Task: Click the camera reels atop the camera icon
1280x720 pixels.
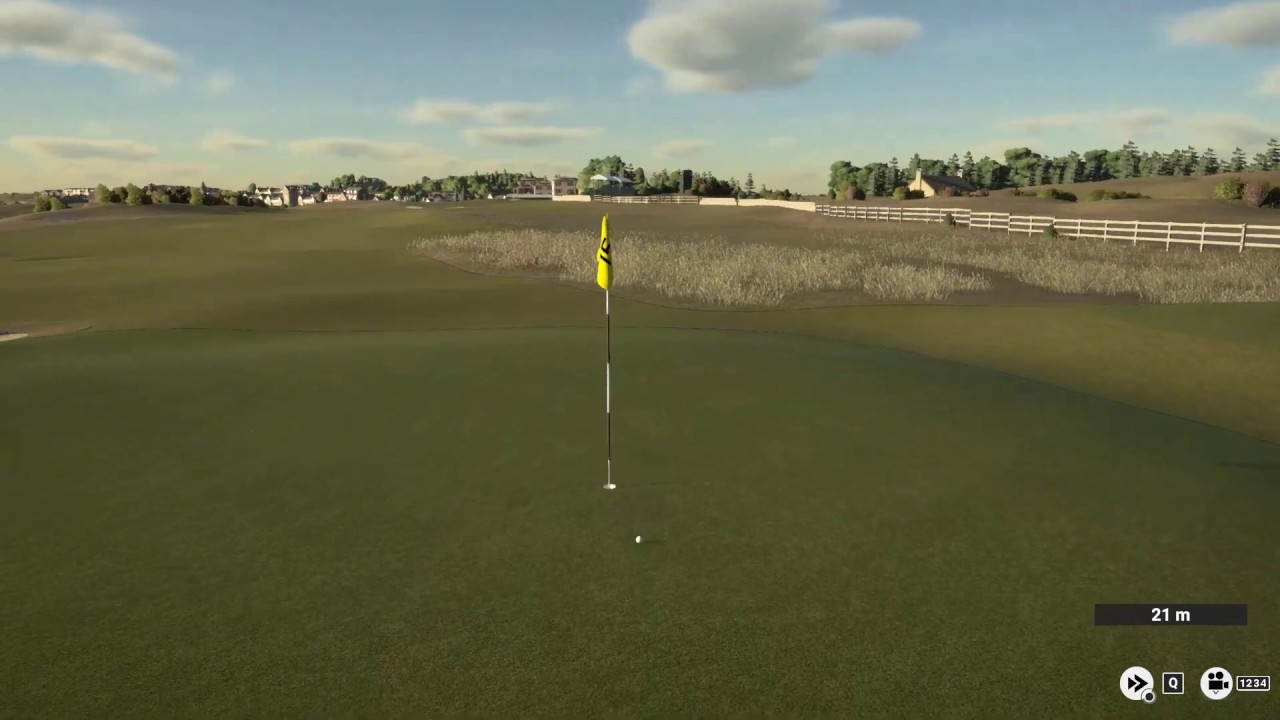Action: tap(1217, 677)
